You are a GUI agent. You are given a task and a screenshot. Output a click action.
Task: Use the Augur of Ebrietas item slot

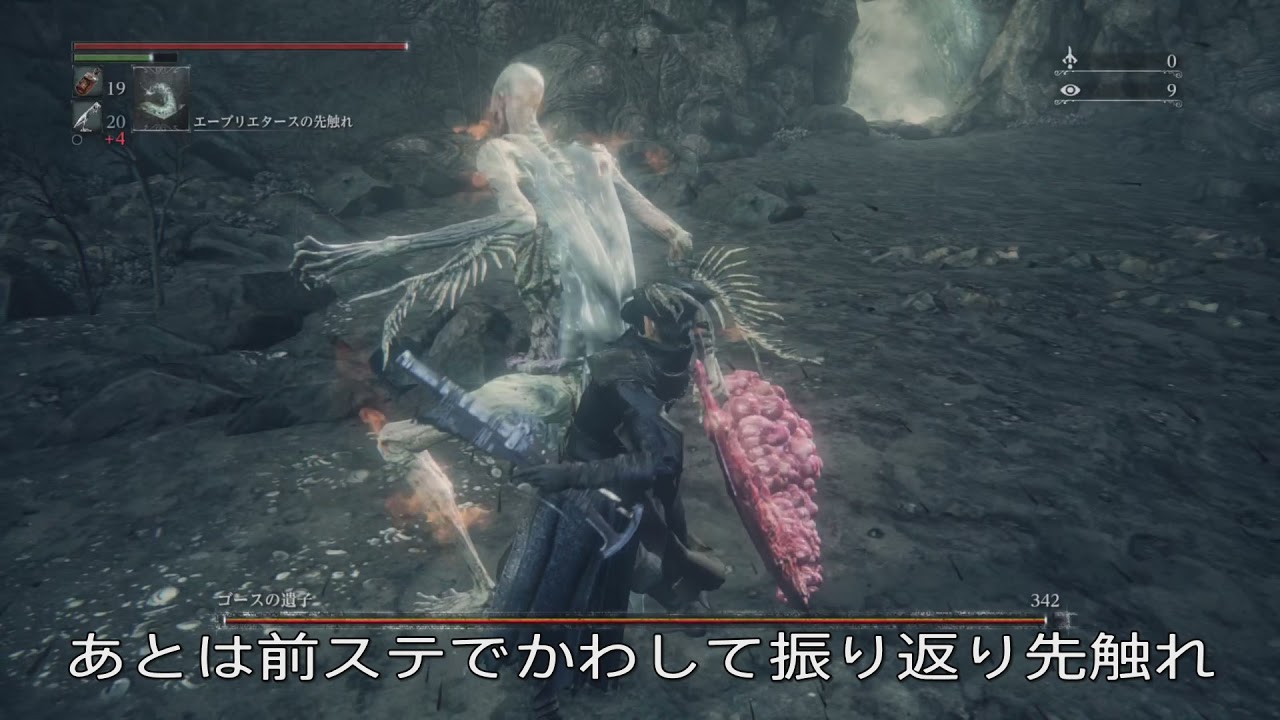pyautogui.click(x=160, y=98)
